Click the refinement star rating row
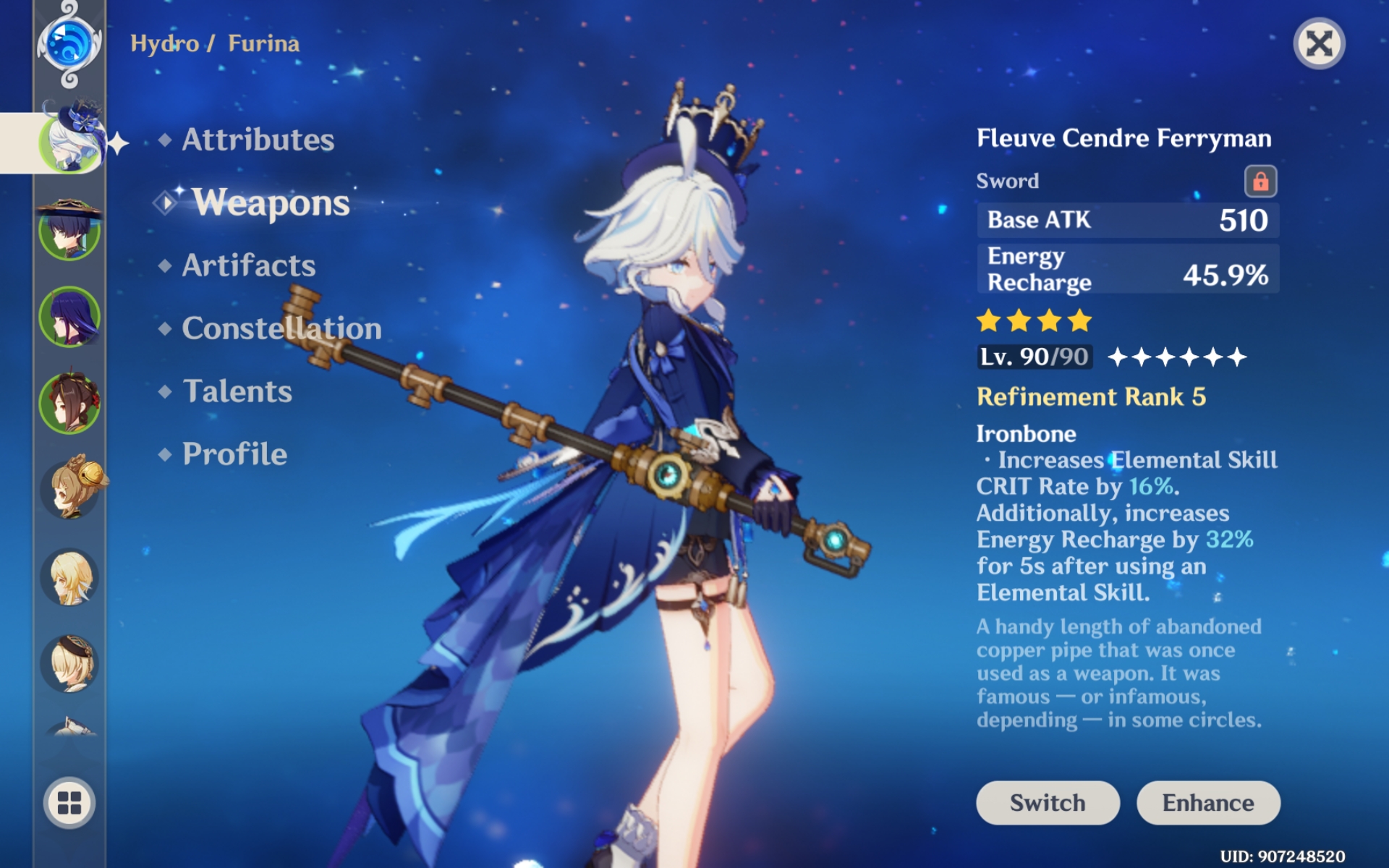Viewport: 1389px width, 868px height. coord(1176,356)
